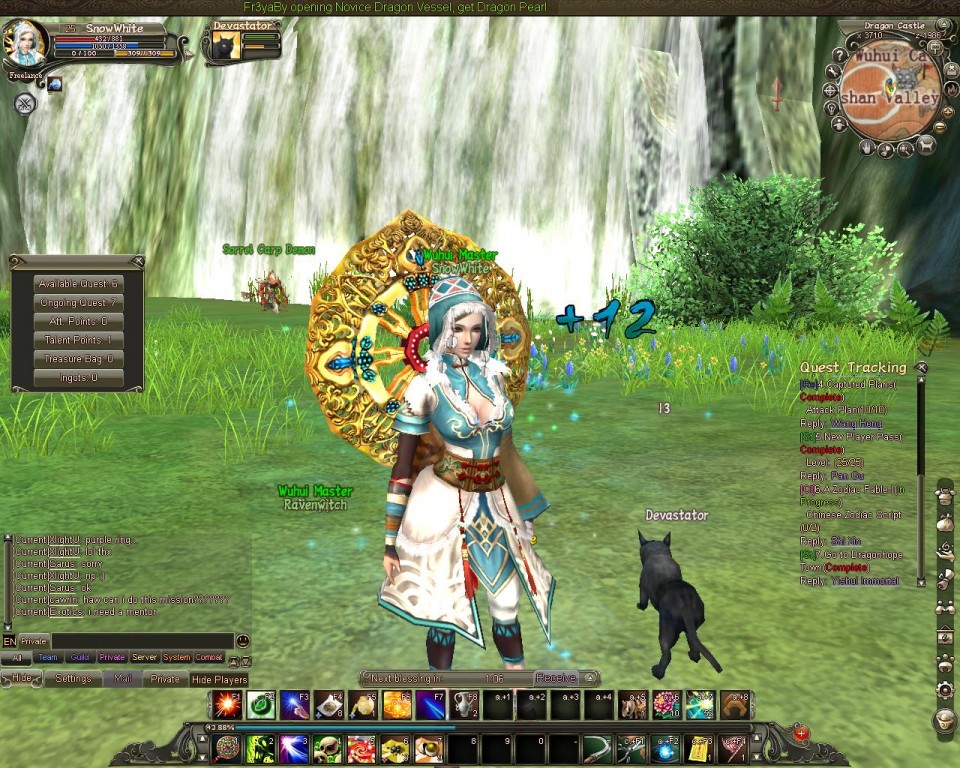
Task: Open chat Settings
Action: (x=73, y=678)
